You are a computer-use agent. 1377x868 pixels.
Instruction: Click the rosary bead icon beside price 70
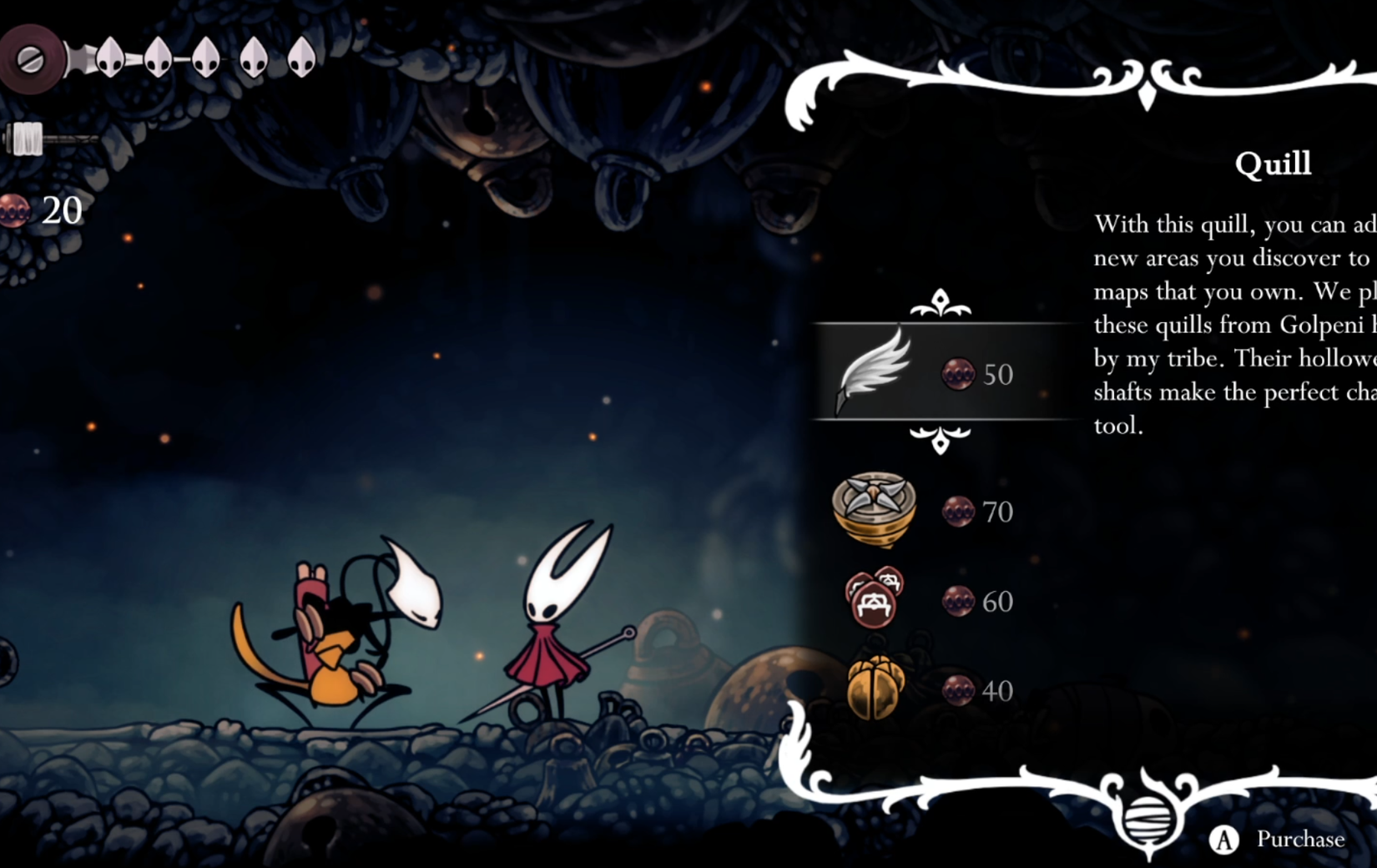(956, 511)
